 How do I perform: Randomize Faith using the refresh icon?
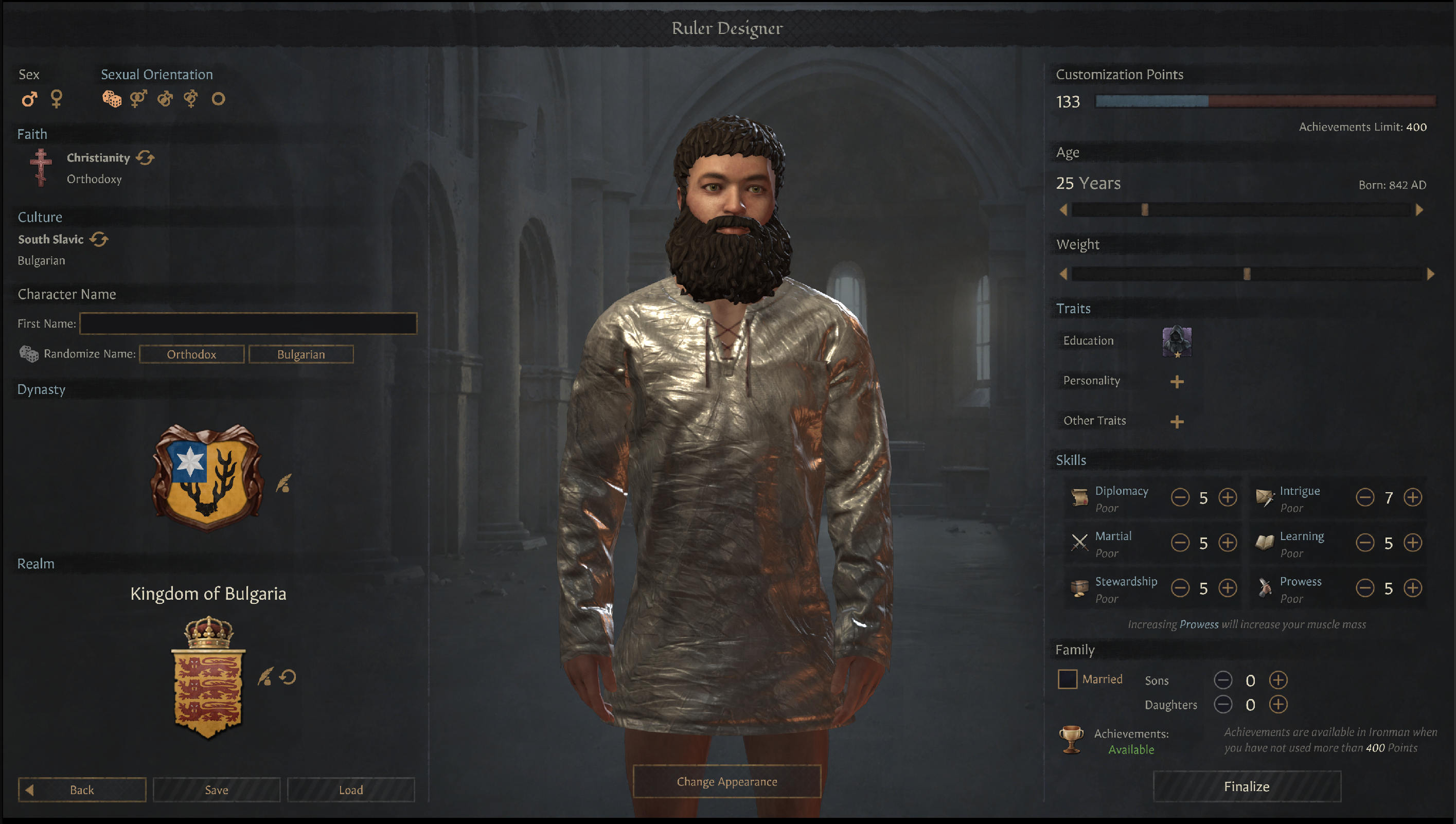click(146, 158)
